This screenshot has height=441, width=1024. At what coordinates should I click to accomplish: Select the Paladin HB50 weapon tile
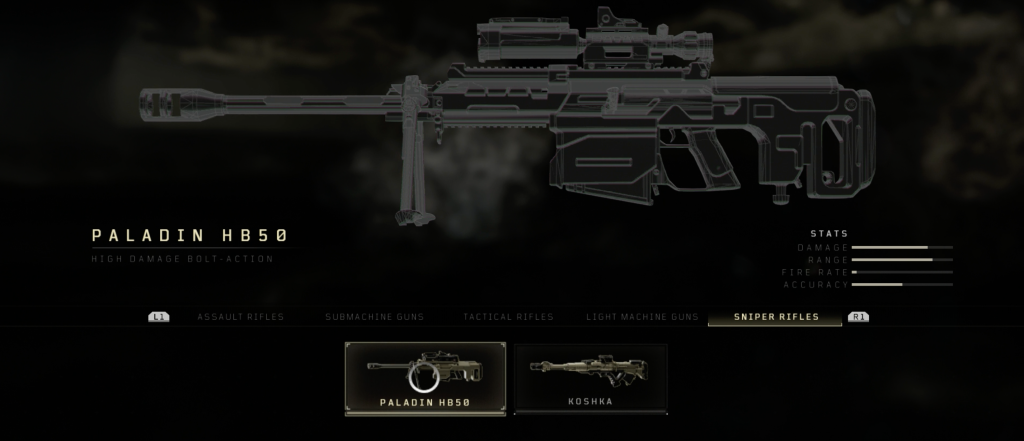[x=425, y=378]
